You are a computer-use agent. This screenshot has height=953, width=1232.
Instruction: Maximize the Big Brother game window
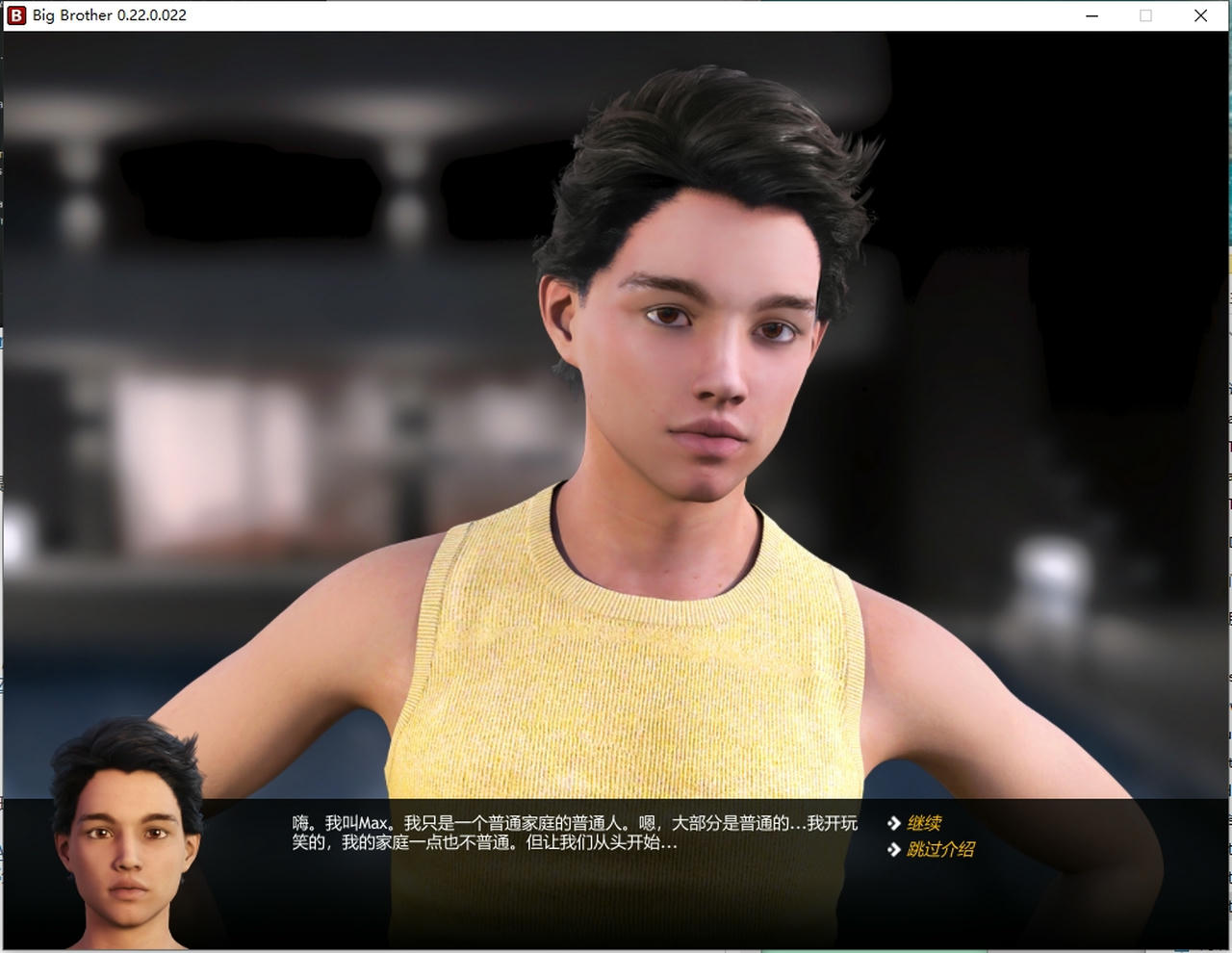tap(1144, 15)
